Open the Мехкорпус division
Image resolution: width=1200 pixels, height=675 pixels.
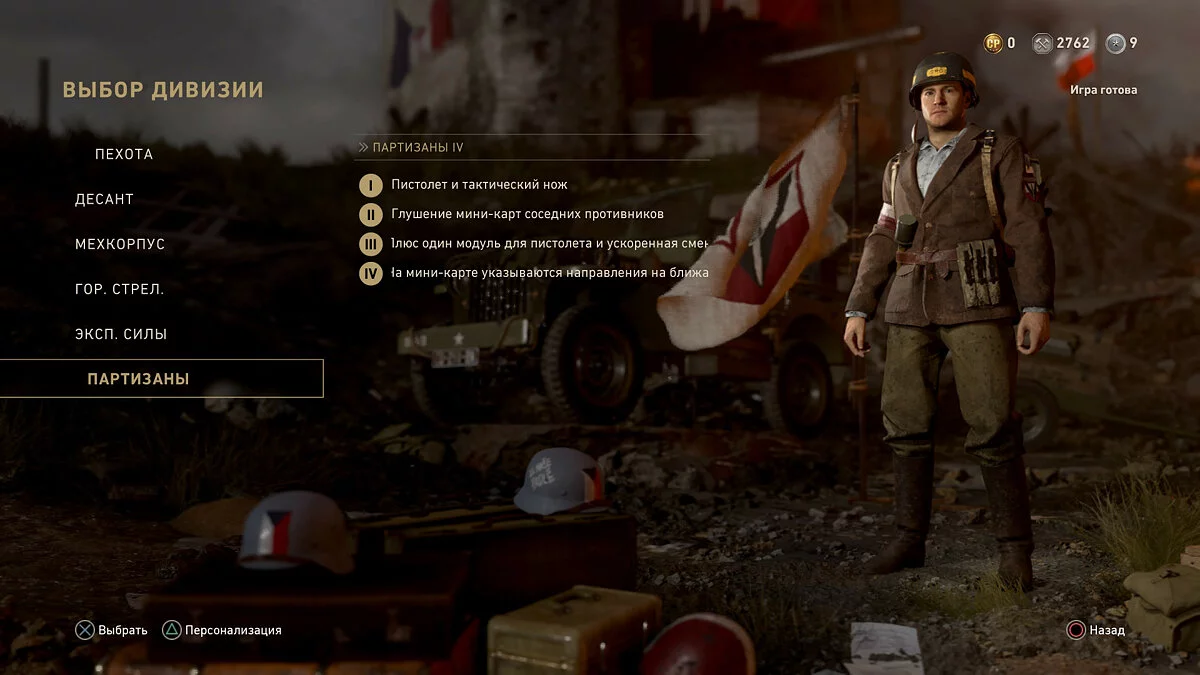120,244
